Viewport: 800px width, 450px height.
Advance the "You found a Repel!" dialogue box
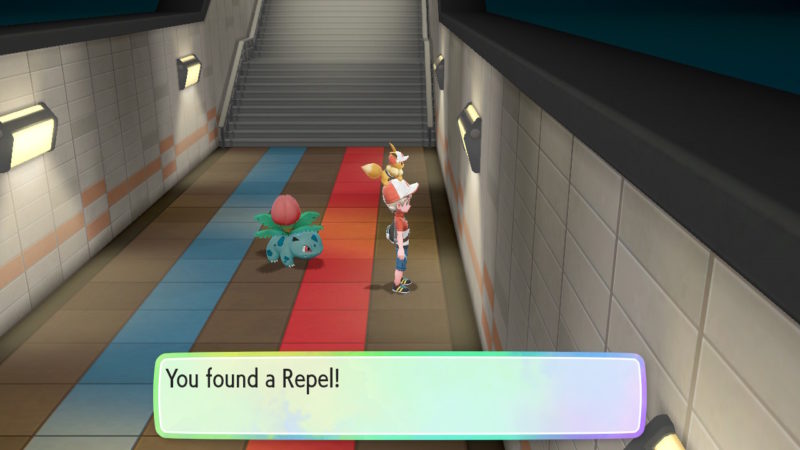click(x=398, y=395)
